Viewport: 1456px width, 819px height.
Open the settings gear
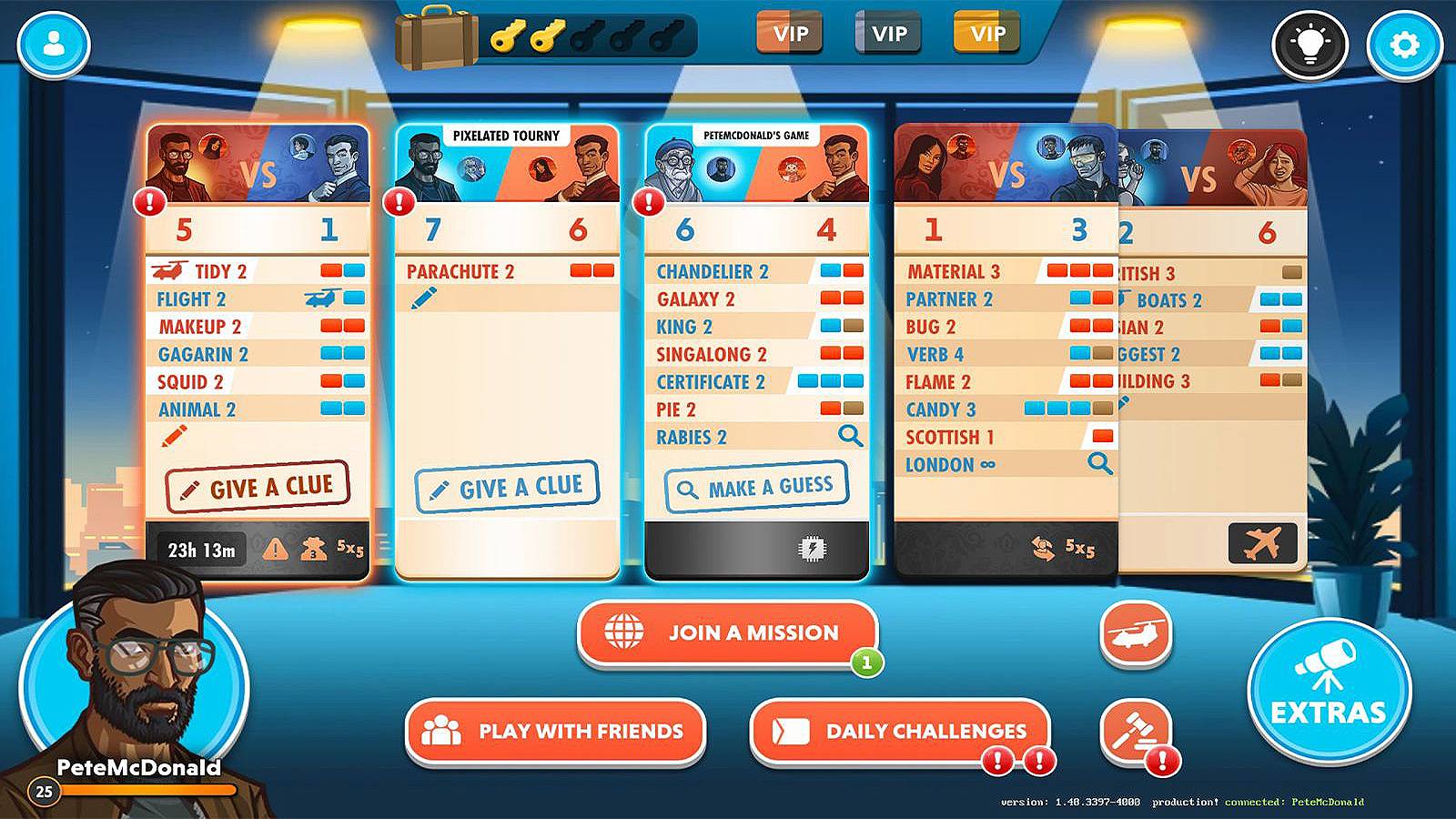(1406, 41)
